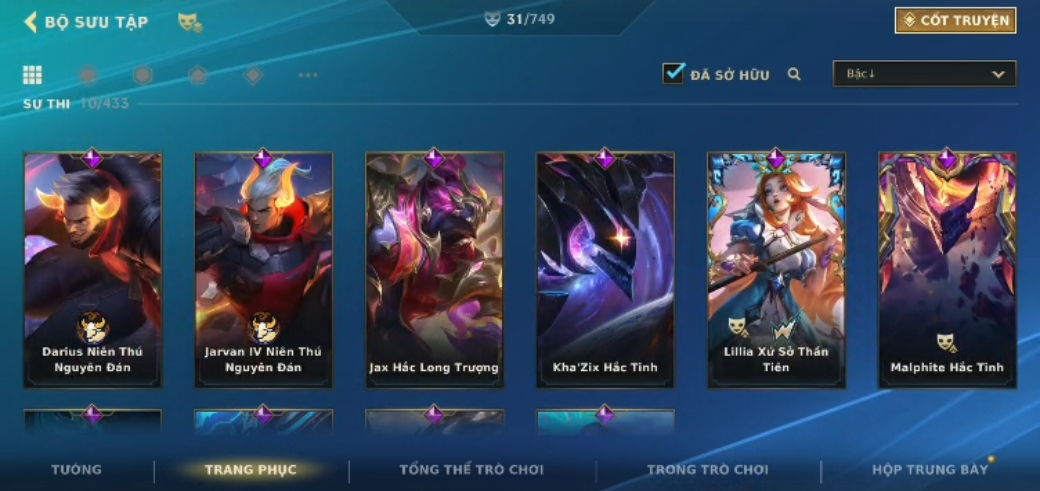Click the theater masks icon beside title
1040x491 pixels.
(x=189, y=22)
